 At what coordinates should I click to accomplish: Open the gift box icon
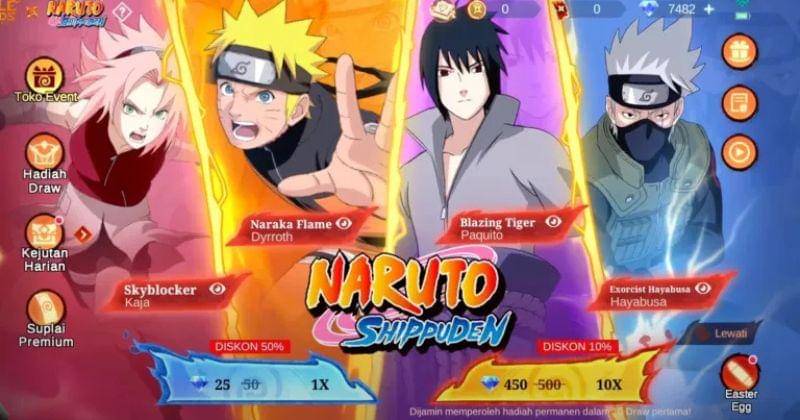pyautogui.click(x=740, y=51)
